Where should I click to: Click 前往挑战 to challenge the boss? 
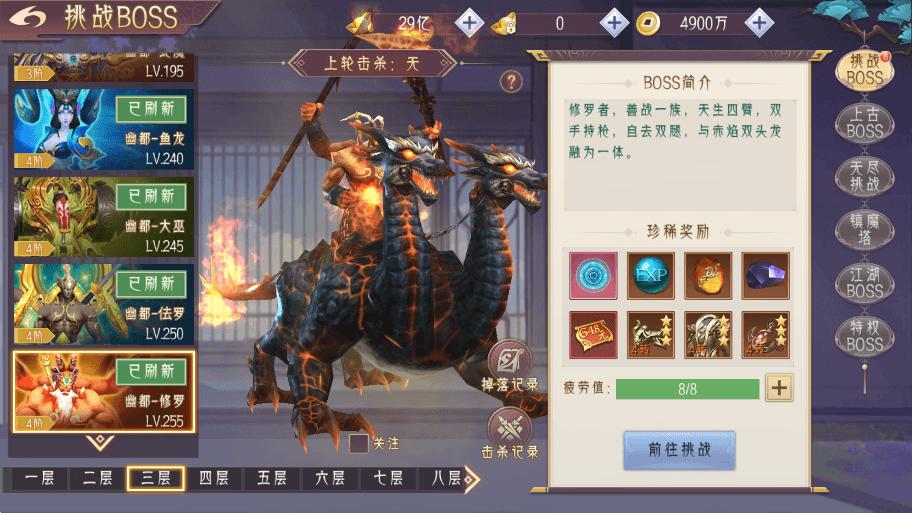[679, 450]
